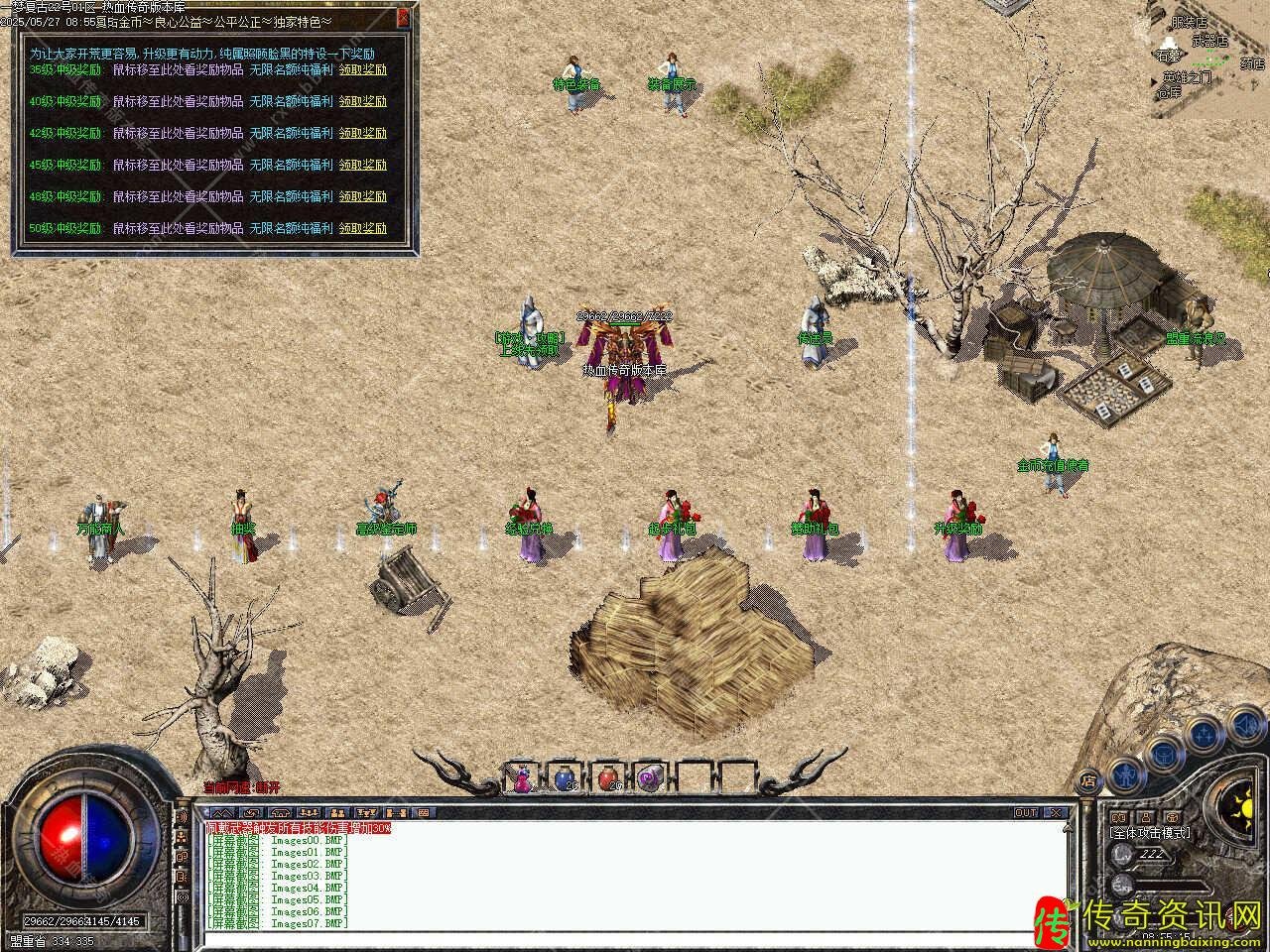Claim the 45级 level reward

coord(362,165)
